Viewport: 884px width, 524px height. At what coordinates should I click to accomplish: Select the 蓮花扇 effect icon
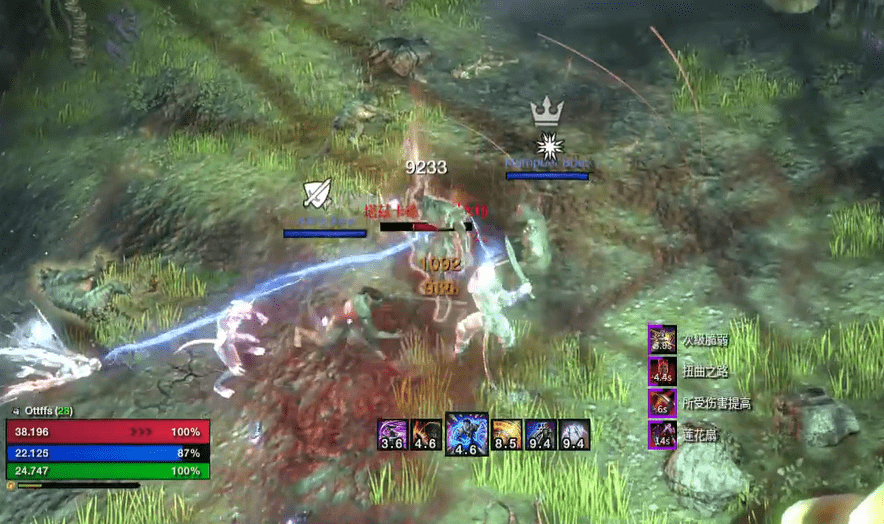662,436
